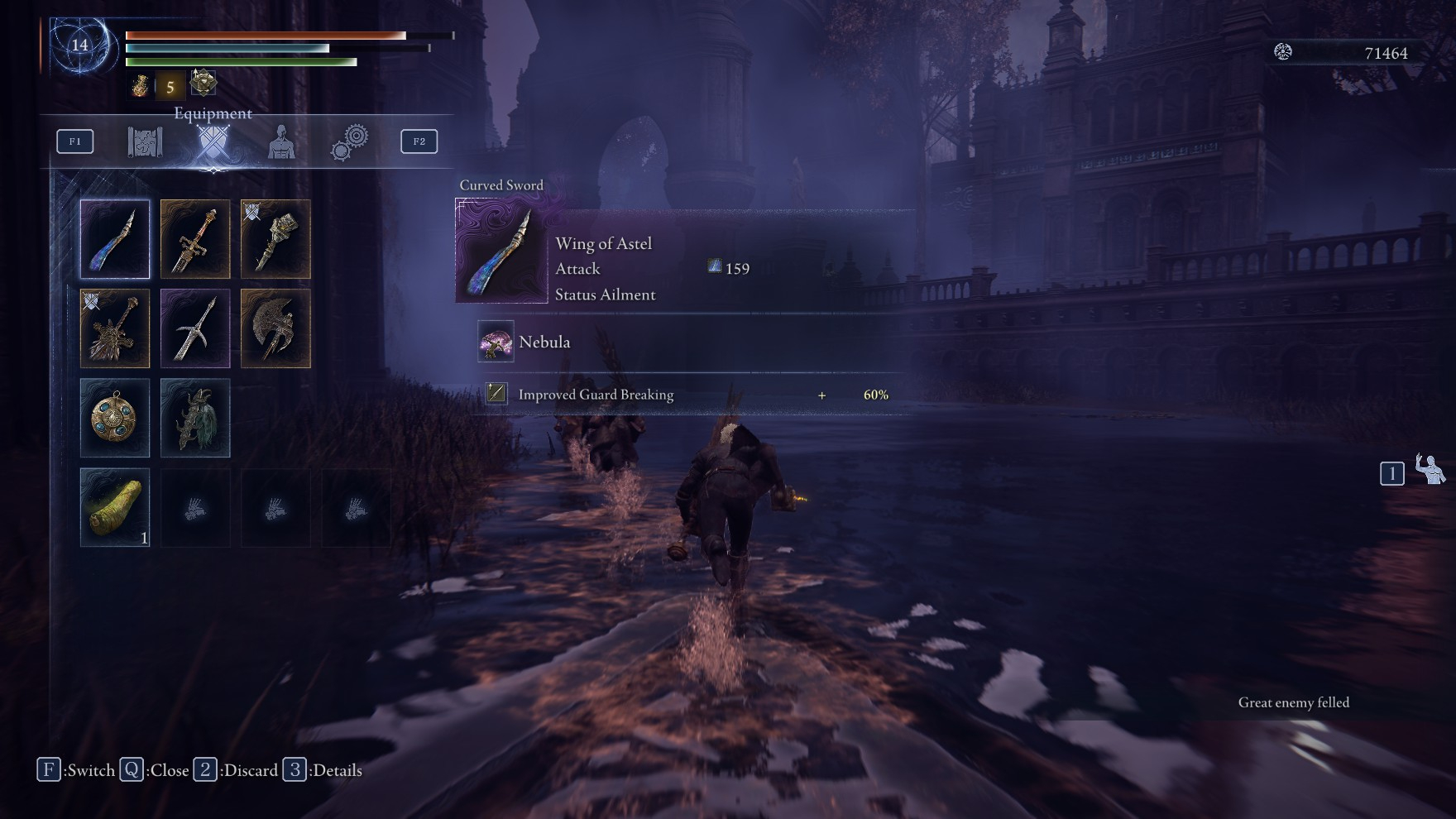Select the Wing of Astel curved sword slot
Screen dimensions: 1456x819
coord(115,239)
